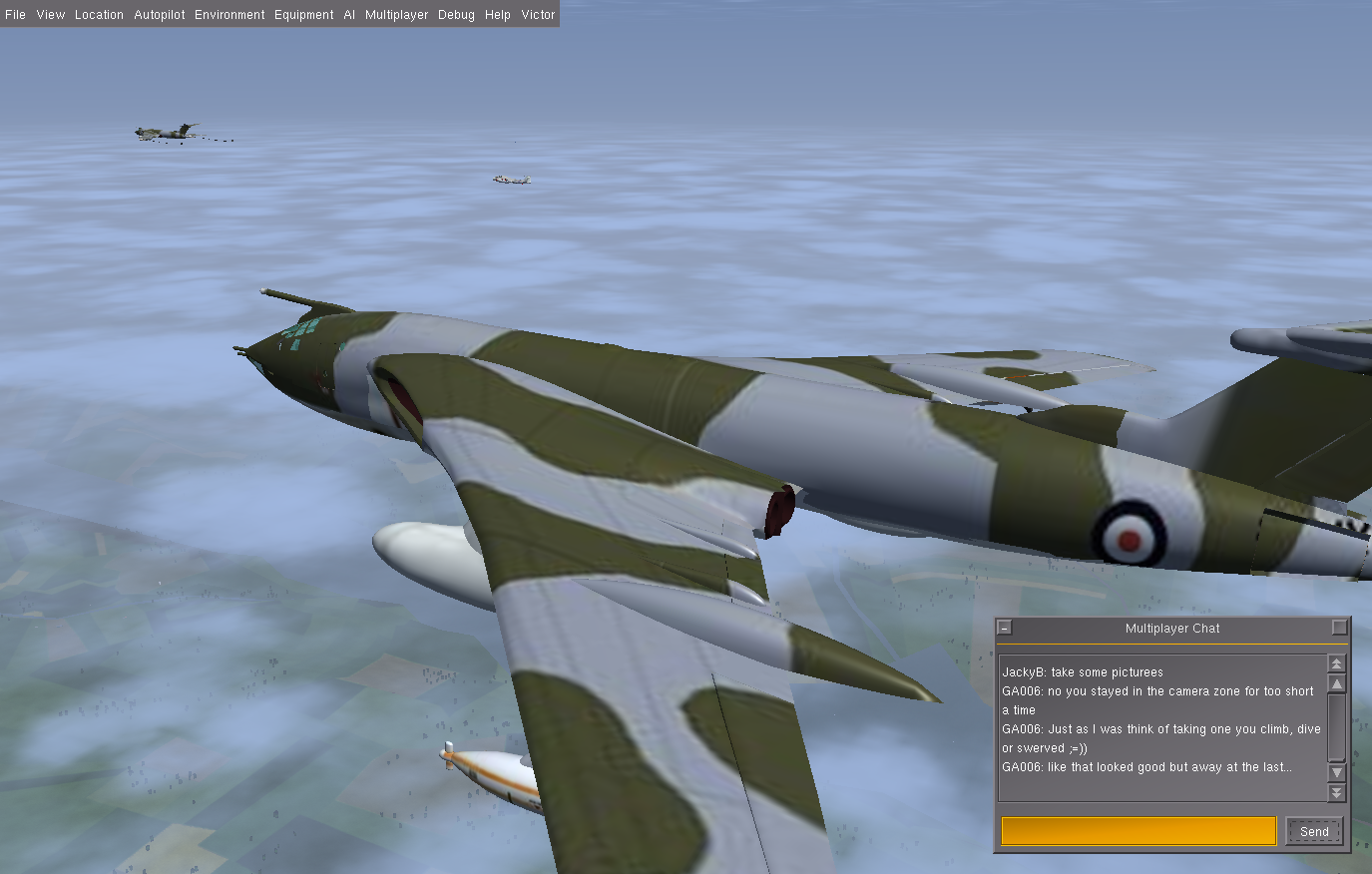Open the View menu
Viewport: 1372px width, 874px height.
pyautogui.click(x=50, y=15)
